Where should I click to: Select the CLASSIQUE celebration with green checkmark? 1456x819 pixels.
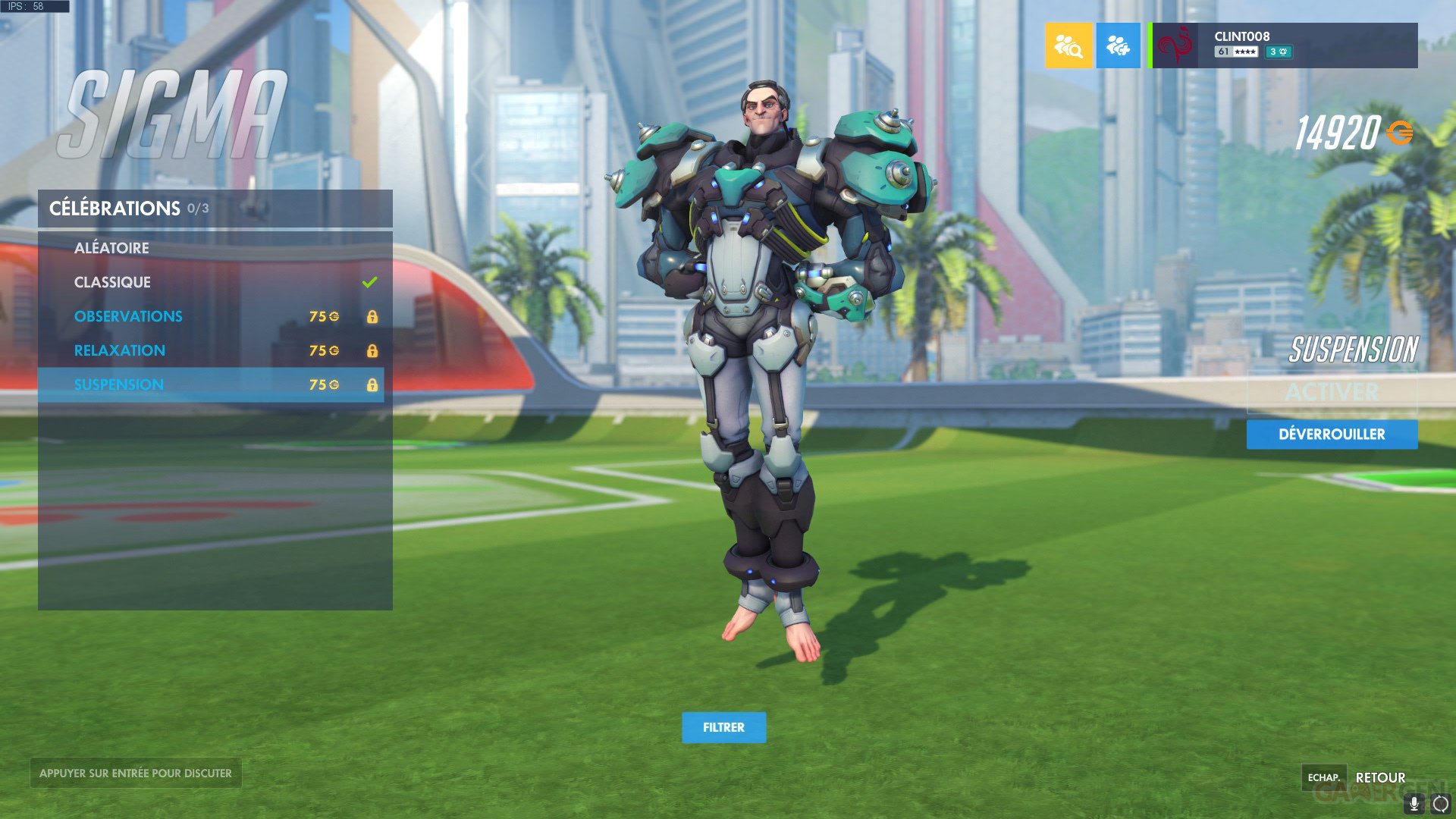tap(112, 282)
